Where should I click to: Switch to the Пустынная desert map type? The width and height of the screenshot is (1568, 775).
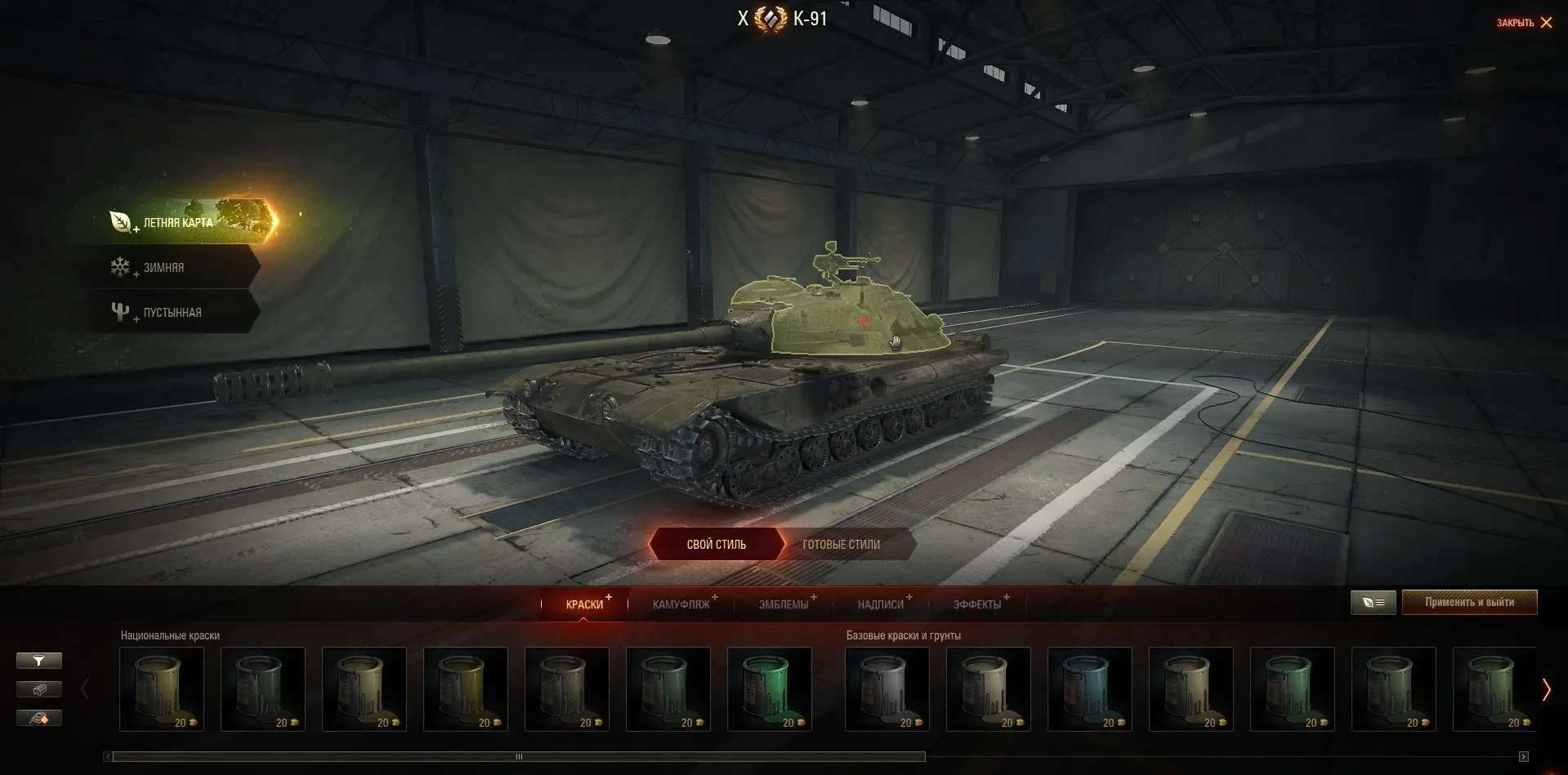pos(172,313)
